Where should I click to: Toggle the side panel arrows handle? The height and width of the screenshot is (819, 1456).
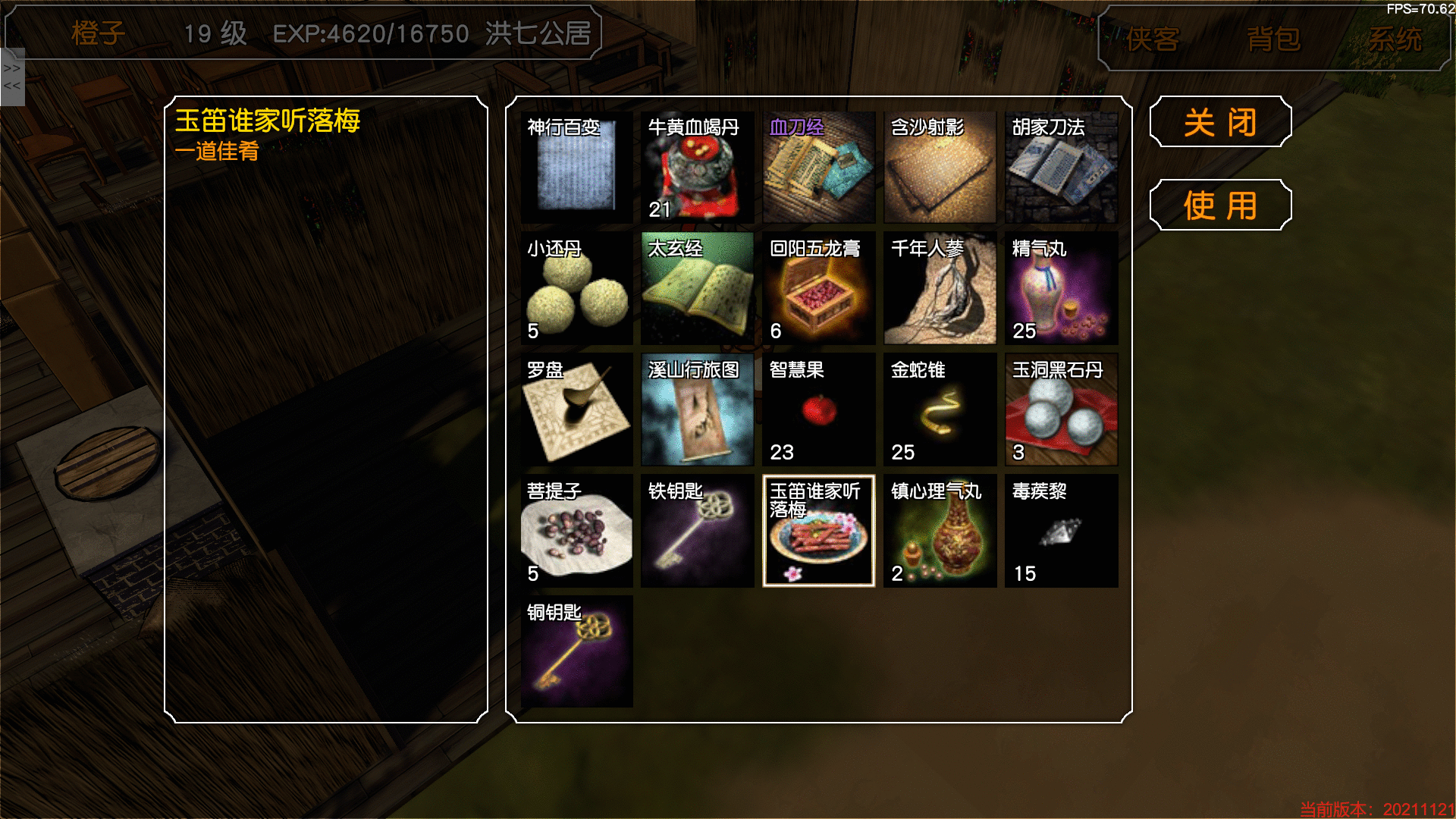click(x=12, y=77)
